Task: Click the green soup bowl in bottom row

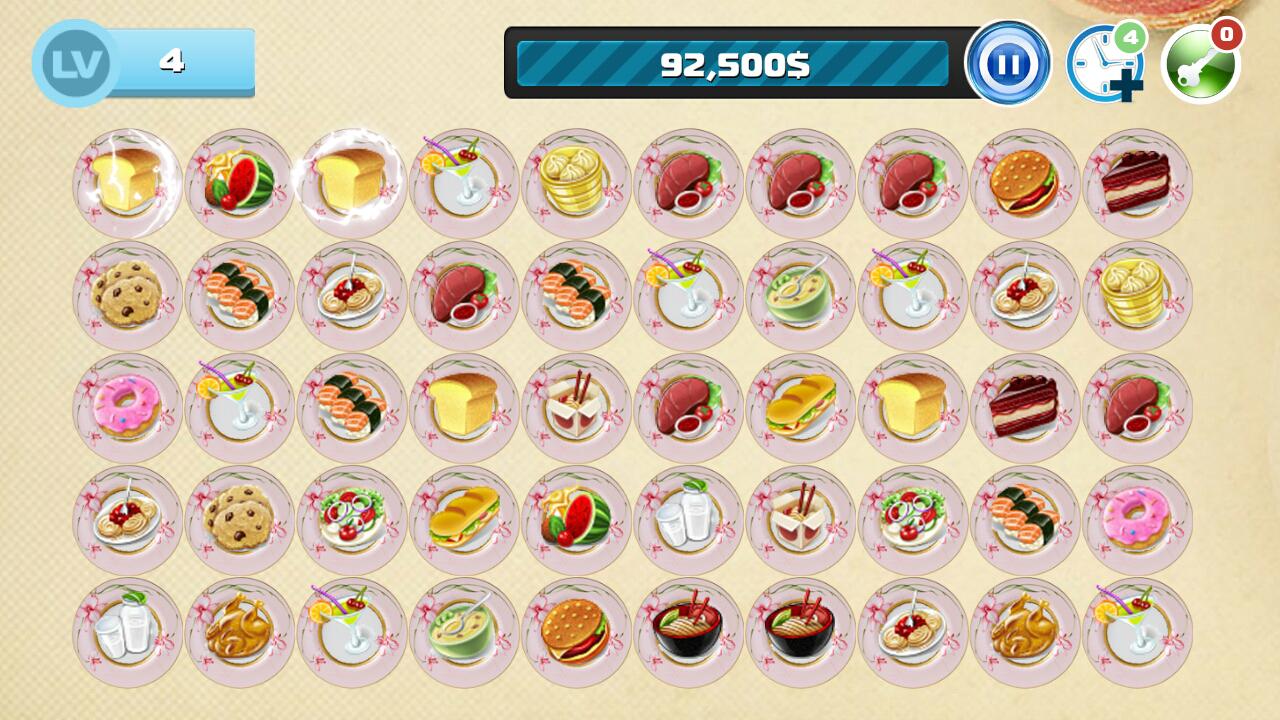Action: [462, 630]
